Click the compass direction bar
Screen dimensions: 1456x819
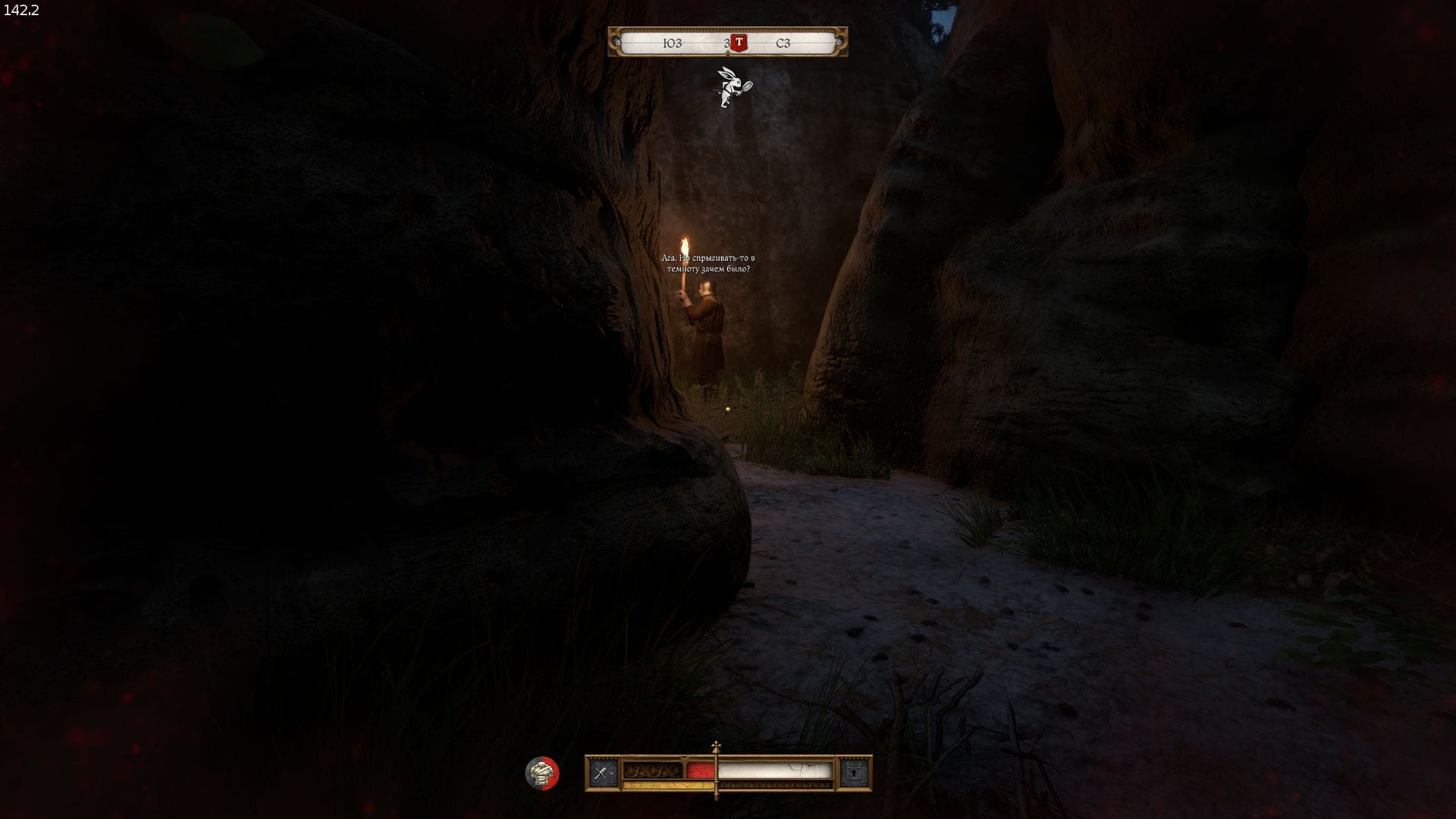tap(727, 42)
